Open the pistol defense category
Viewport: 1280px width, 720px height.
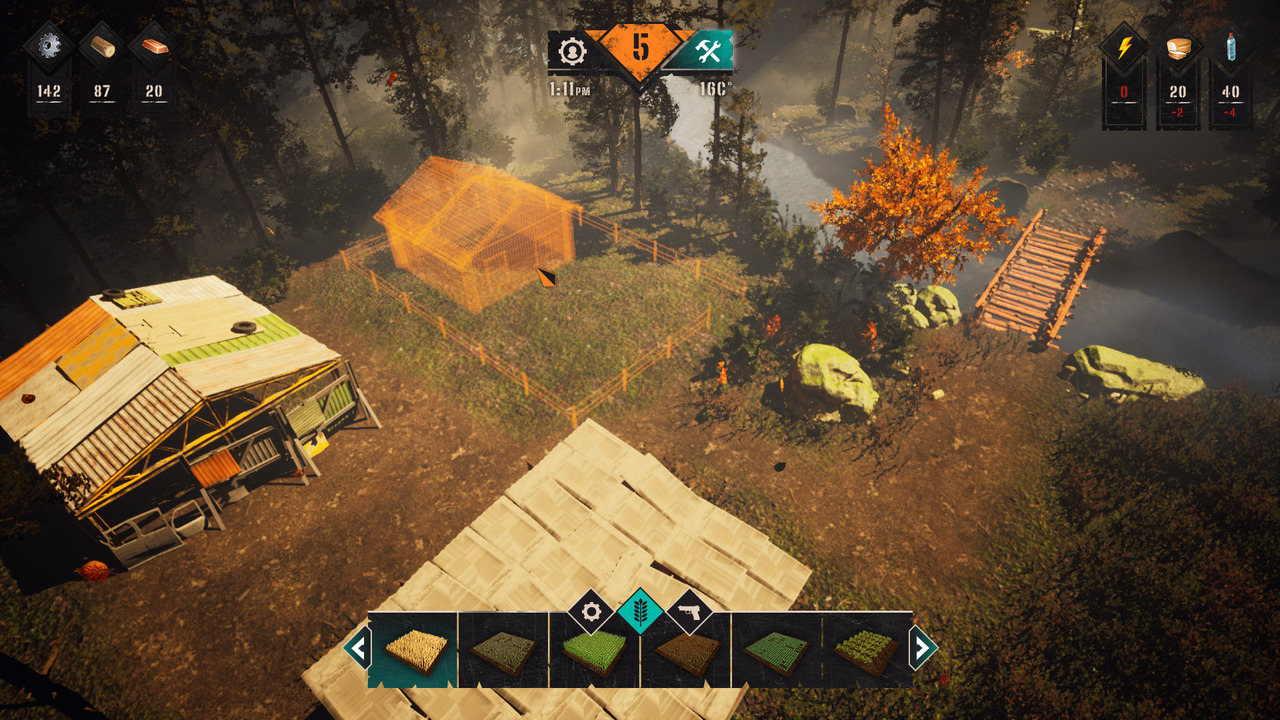tap(689, 611)
